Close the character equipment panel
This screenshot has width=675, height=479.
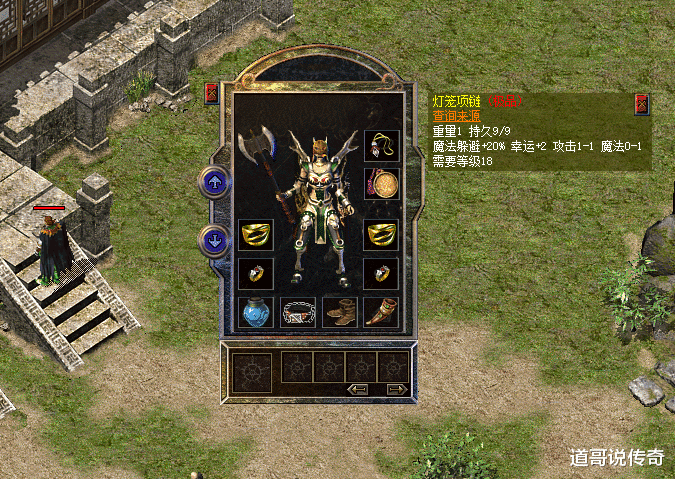[211, 94]
